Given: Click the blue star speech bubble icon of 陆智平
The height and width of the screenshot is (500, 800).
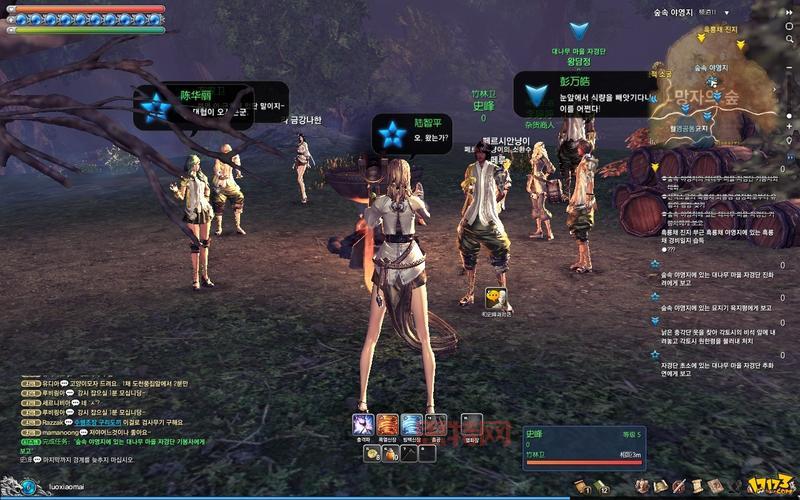Looking at the screenshot, I should pyautogui.click(x=391, y=132).
